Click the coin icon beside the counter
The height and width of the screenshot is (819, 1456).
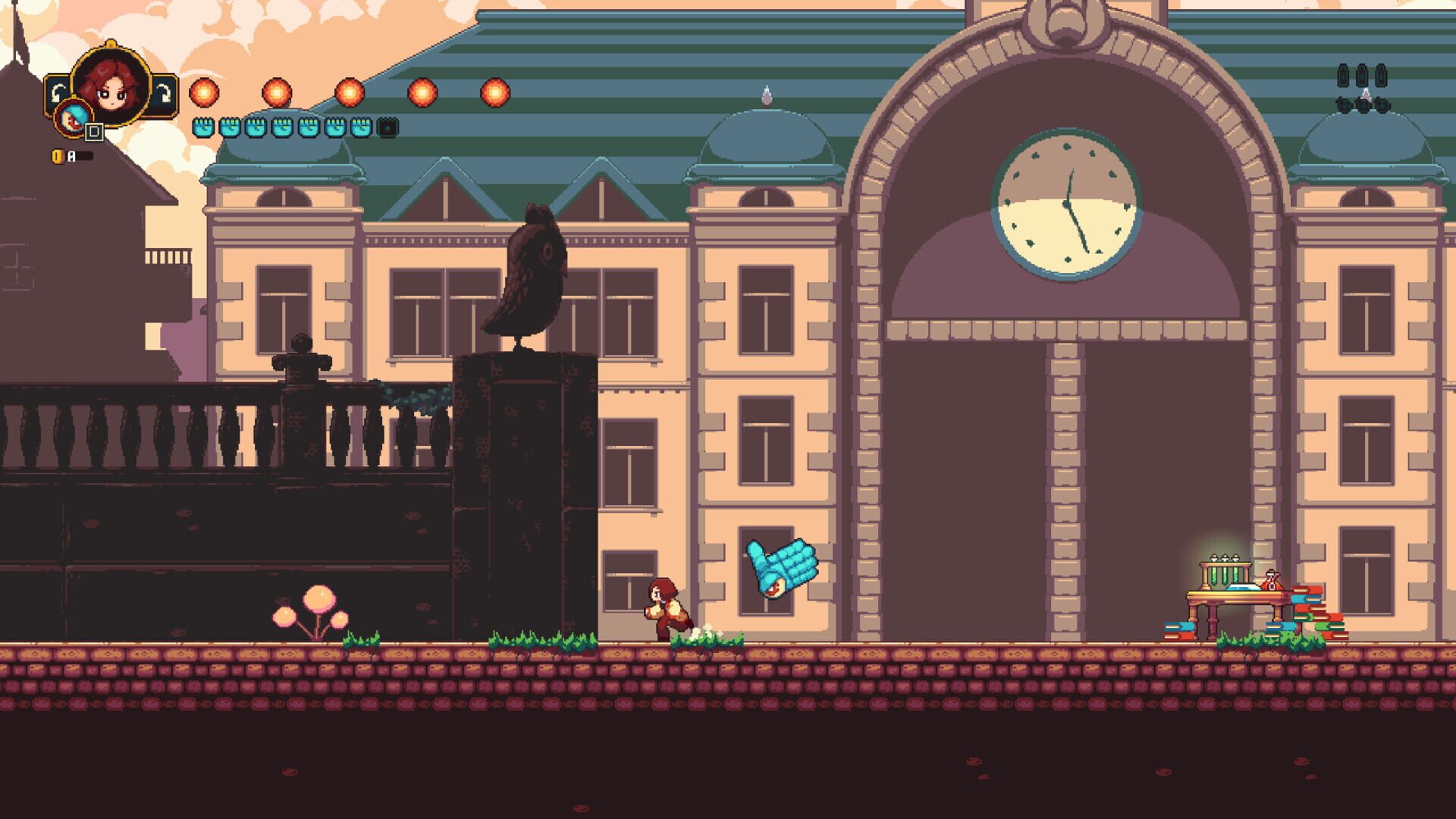pyautogui.click(x=58, y=155)
